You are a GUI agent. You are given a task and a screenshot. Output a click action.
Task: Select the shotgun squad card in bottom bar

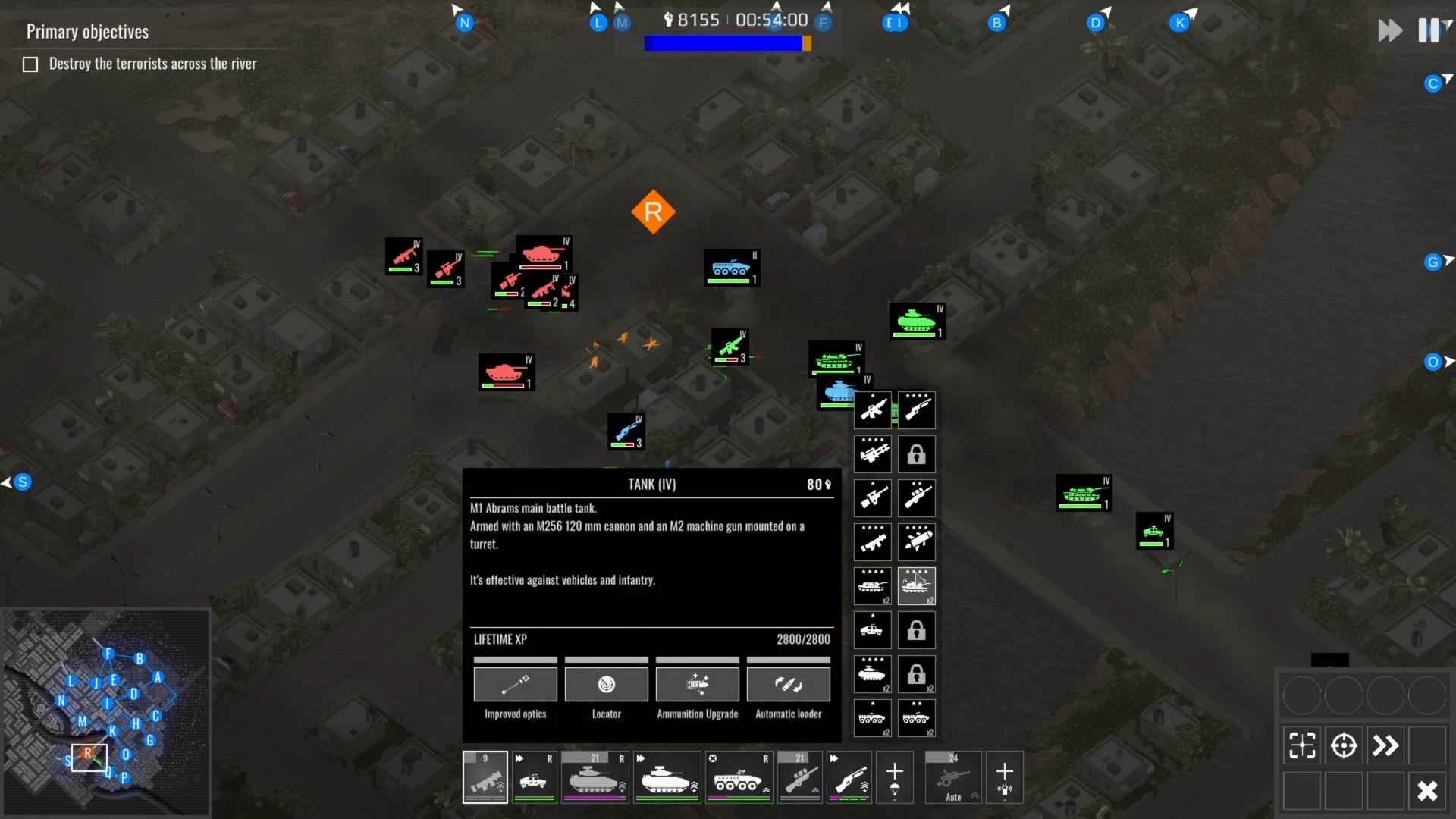coord(849,777)
